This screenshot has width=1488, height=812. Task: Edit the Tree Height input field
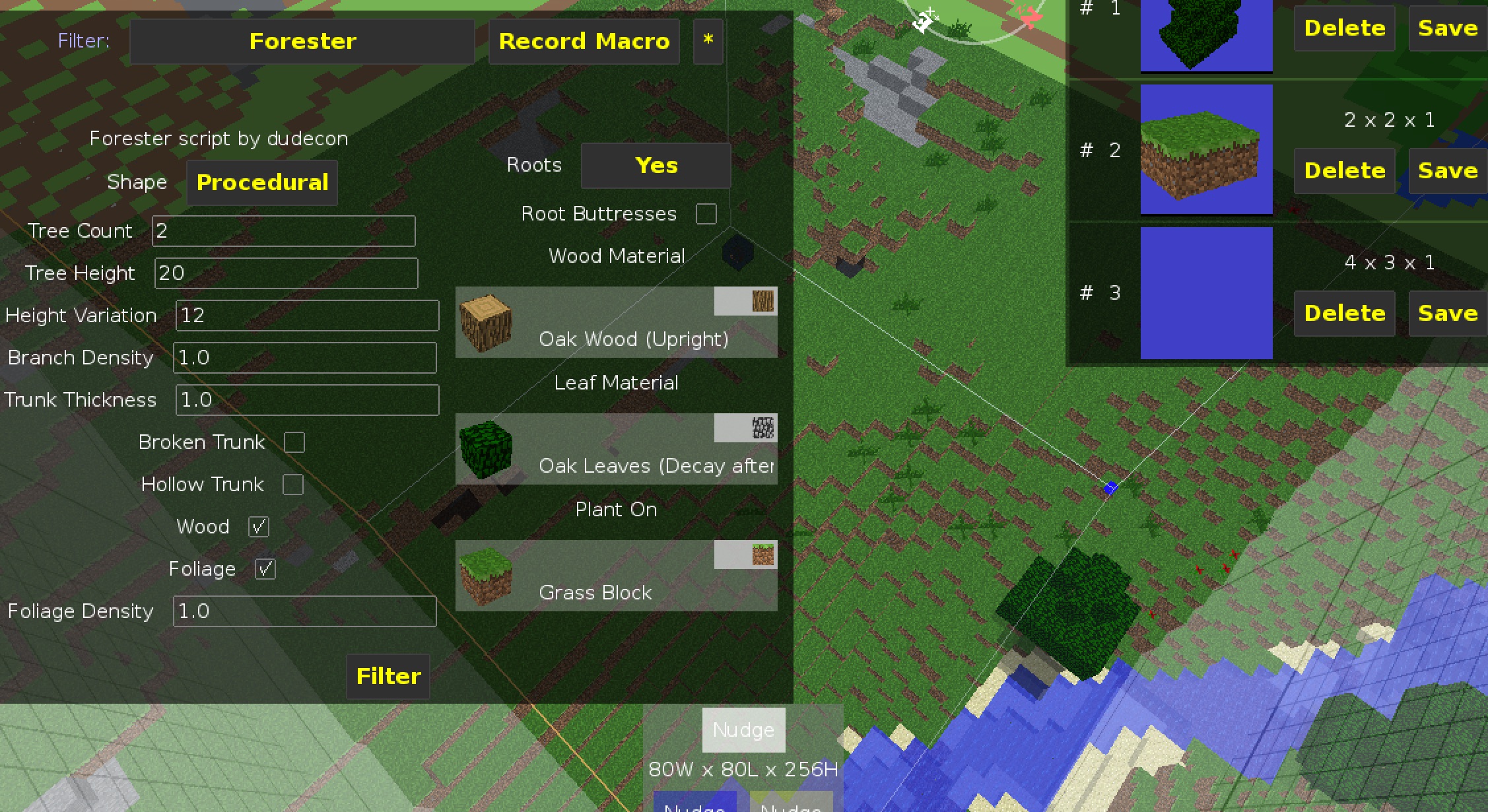coord(285,273)
